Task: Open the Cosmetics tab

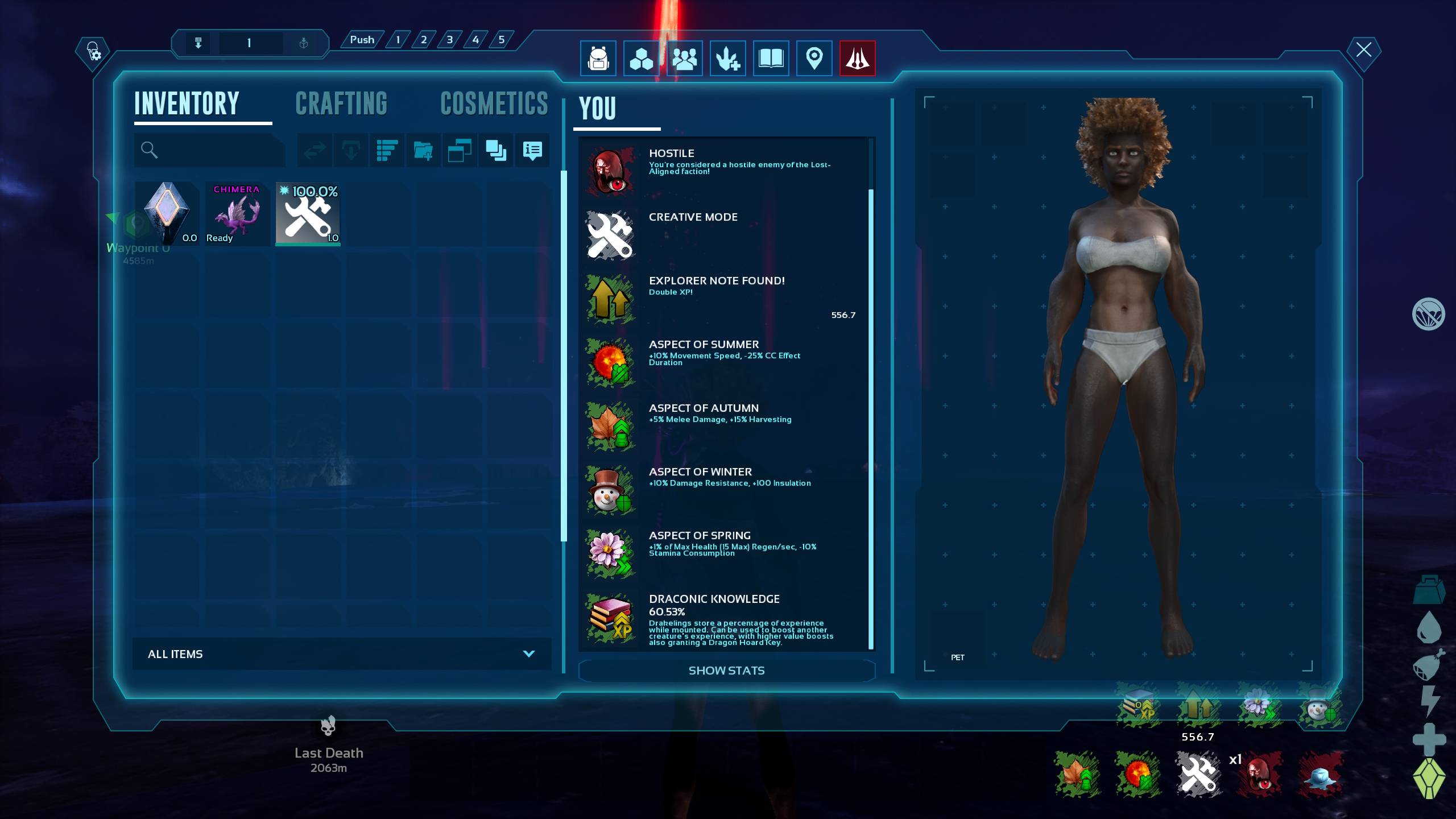Action: click(494, 104)
